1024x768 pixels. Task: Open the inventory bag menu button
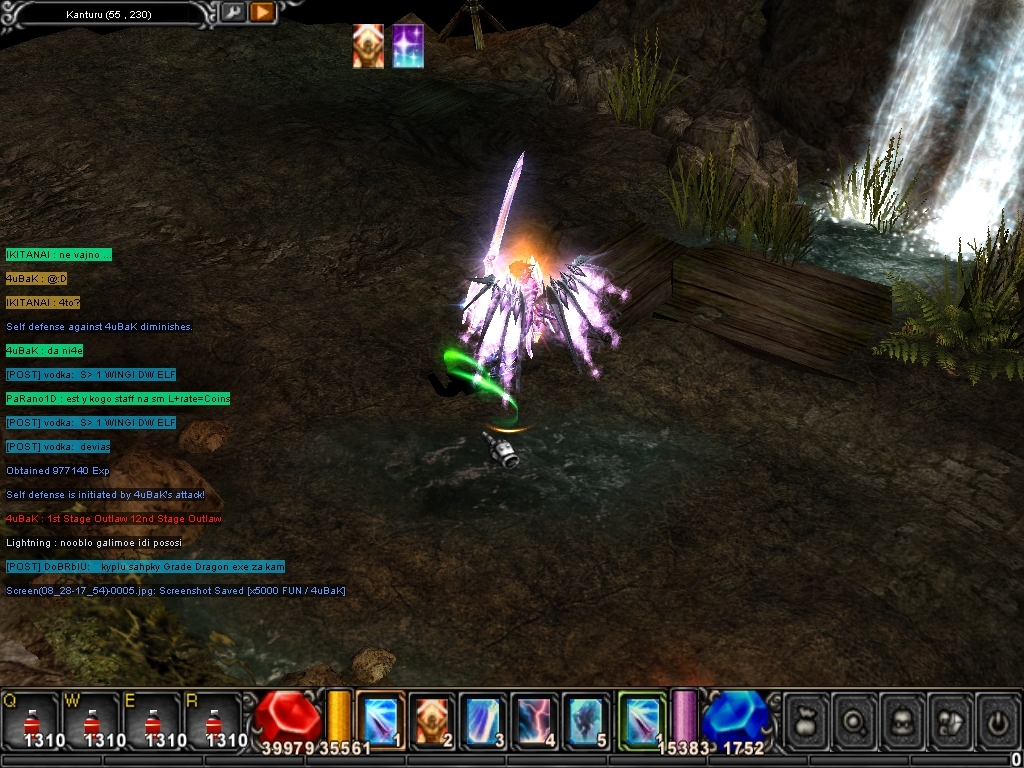click(x=806, y=718)
